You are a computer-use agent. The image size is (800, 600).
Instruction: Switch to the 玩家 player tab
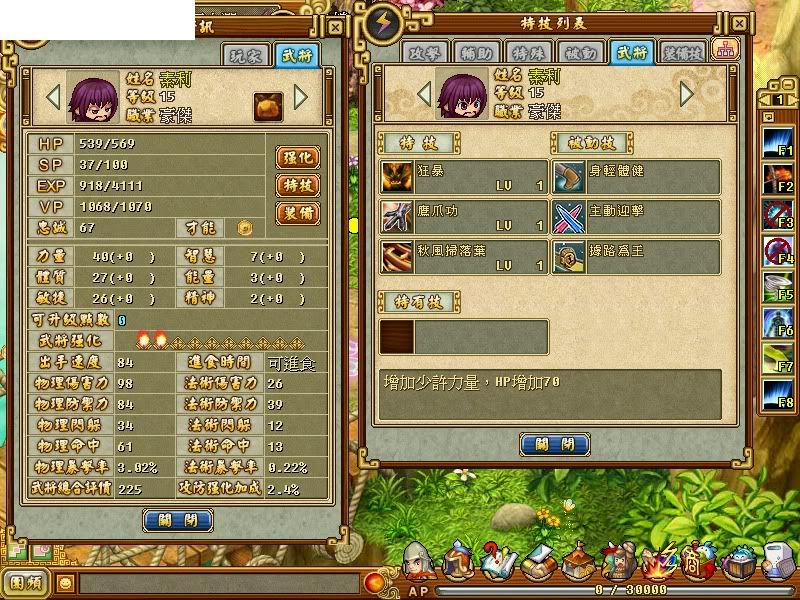tap(245, 56)
